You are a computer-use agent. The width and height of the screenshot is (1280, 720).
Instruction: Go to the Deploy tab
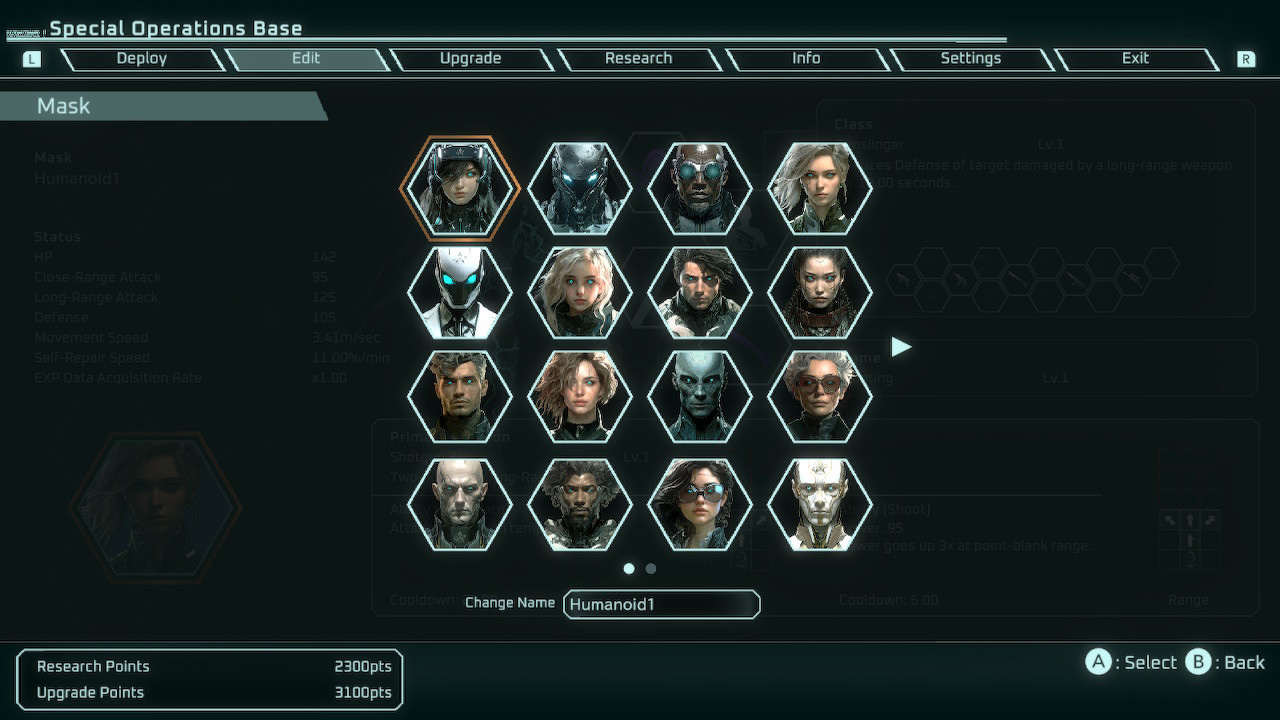click(x=141, y=58)
